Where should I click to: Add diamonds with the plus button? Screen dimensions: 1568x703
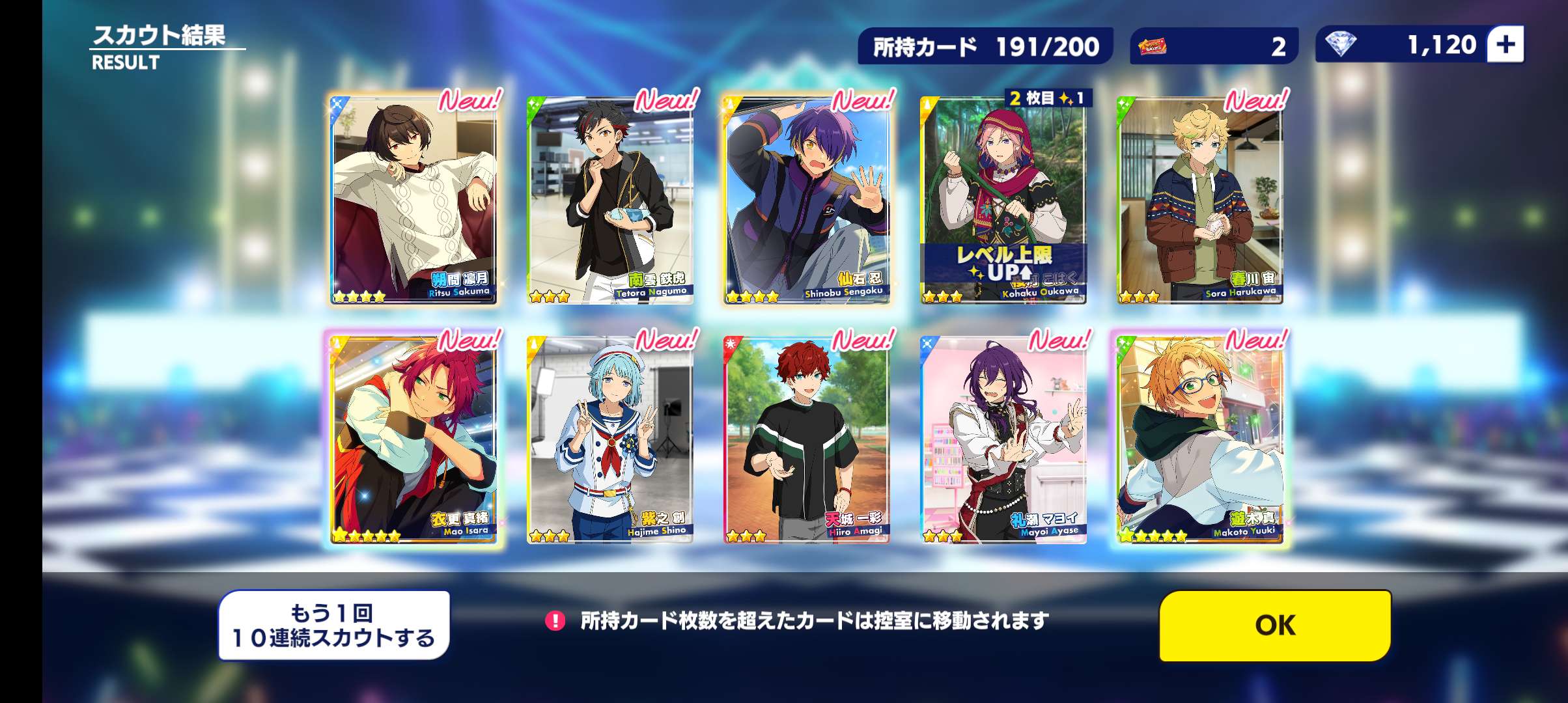[1505, 44]
